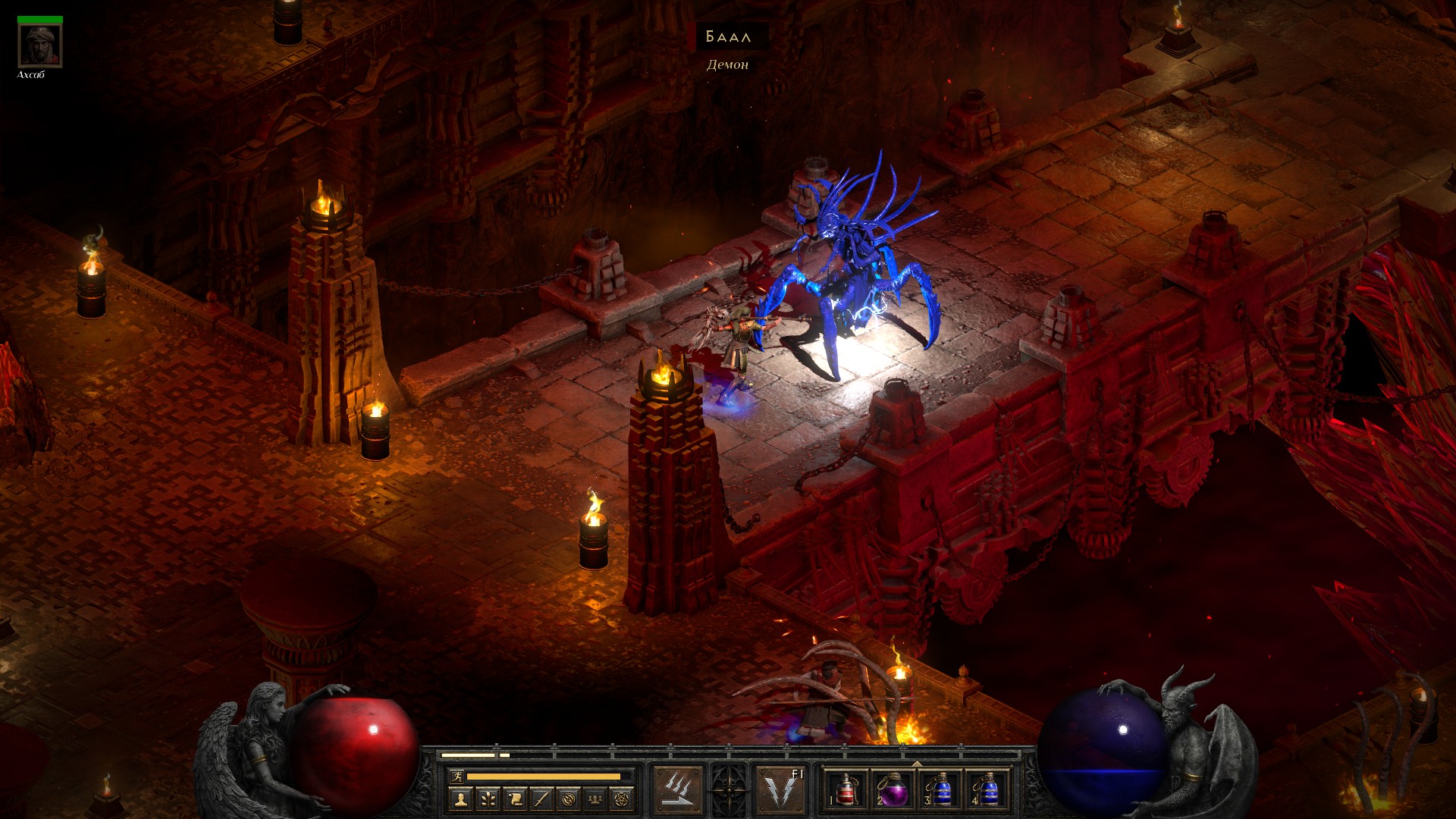Image resolution: width=1456 pixels, height=819 pixels.
Task: Use the purple rejuvenation potion in slot 2
Action: click(893, 790)
